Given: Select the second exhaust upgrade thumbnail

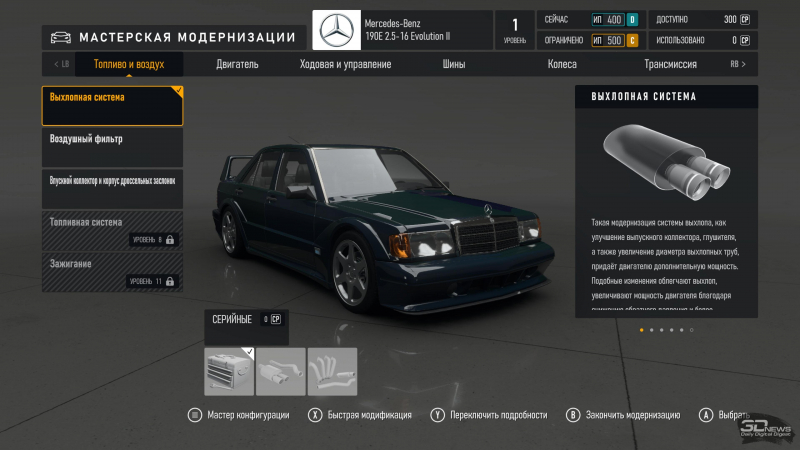Looking at the screenshot, I should [281, 371].
